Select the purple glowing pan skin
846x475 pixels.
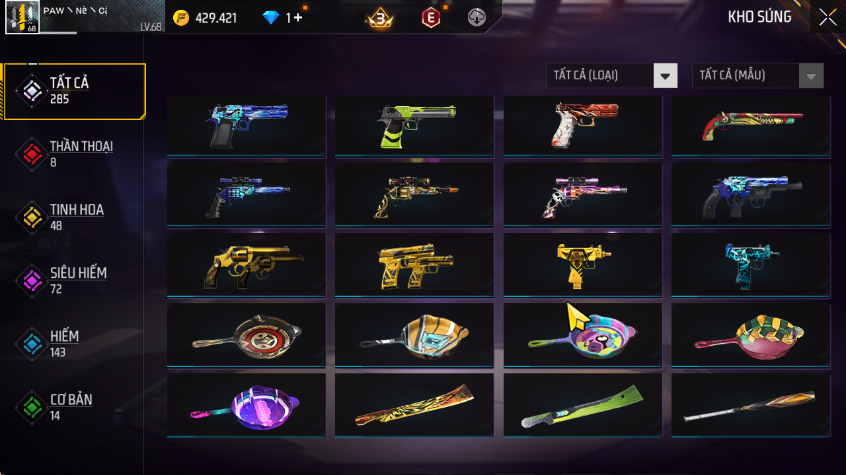(246, 405)
